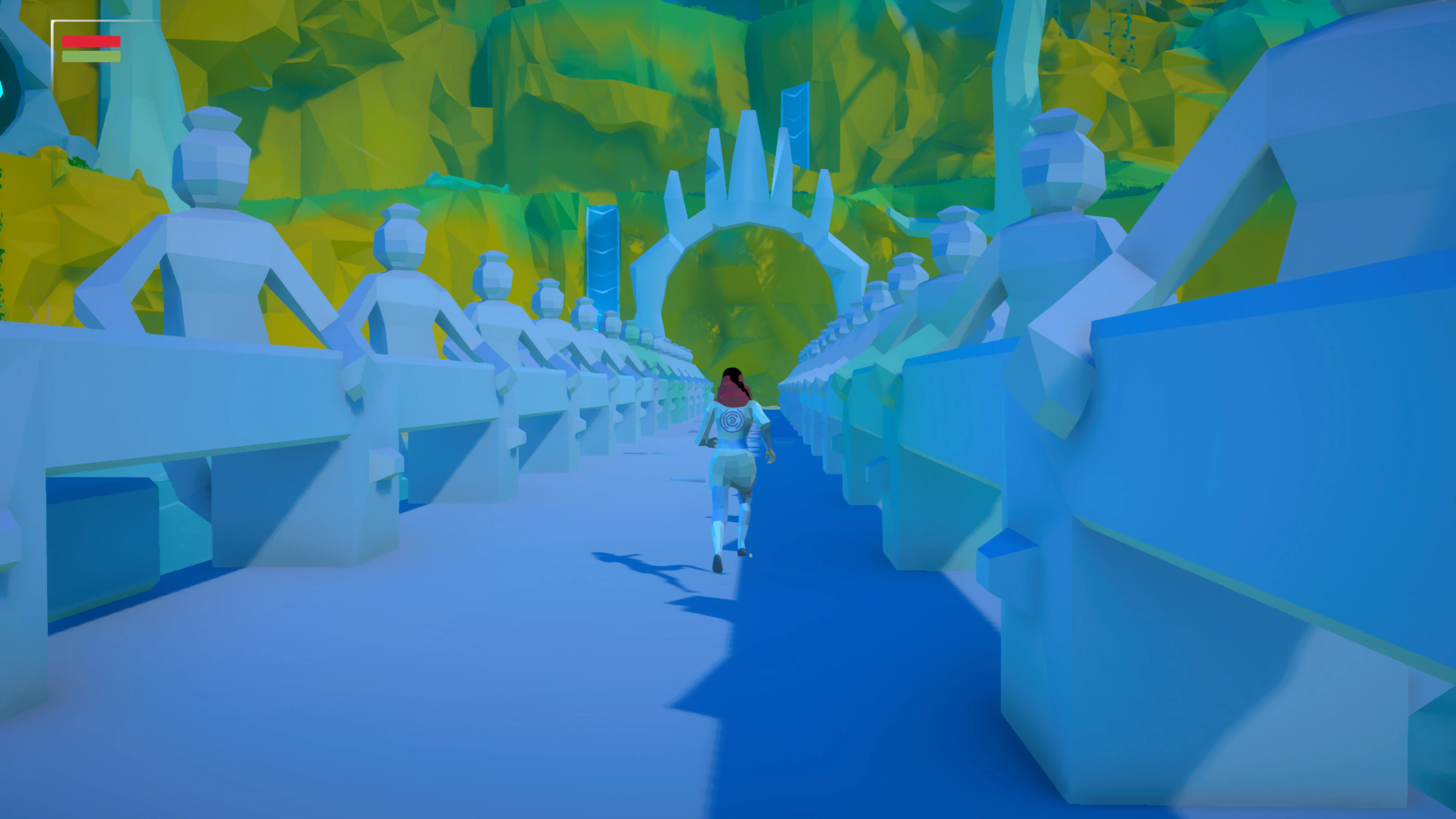This screenshot has width=1456, height=819.
Task: Select the green stamina bar
Action: pos(91,56)
